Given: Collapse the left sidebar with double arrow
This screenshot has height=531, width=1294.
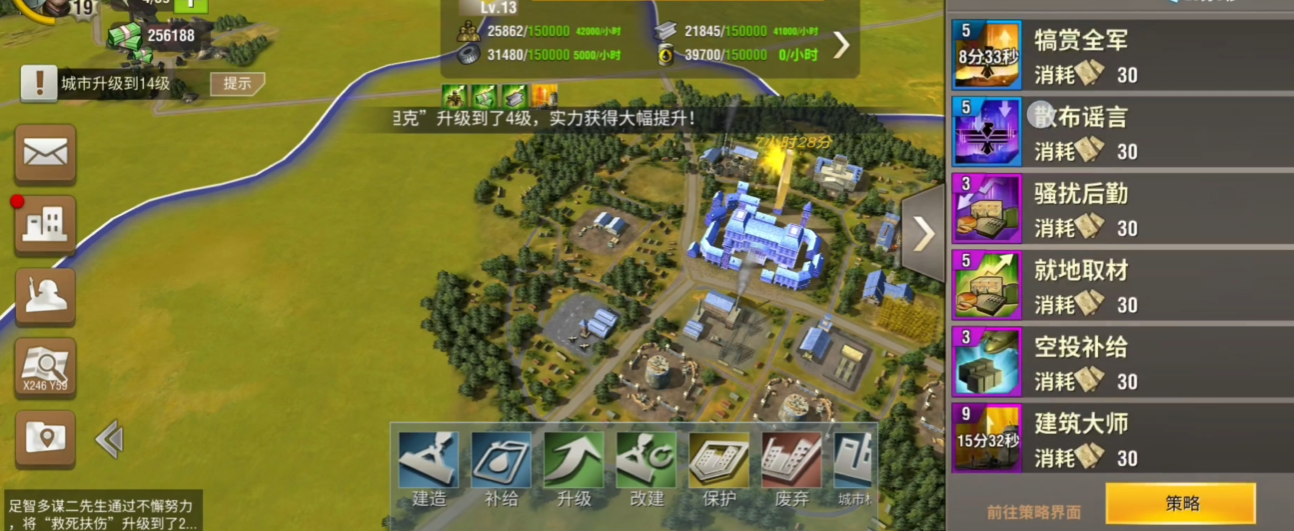Looking at the screenshot, I should pyautogui.click(x=109, y=438).
